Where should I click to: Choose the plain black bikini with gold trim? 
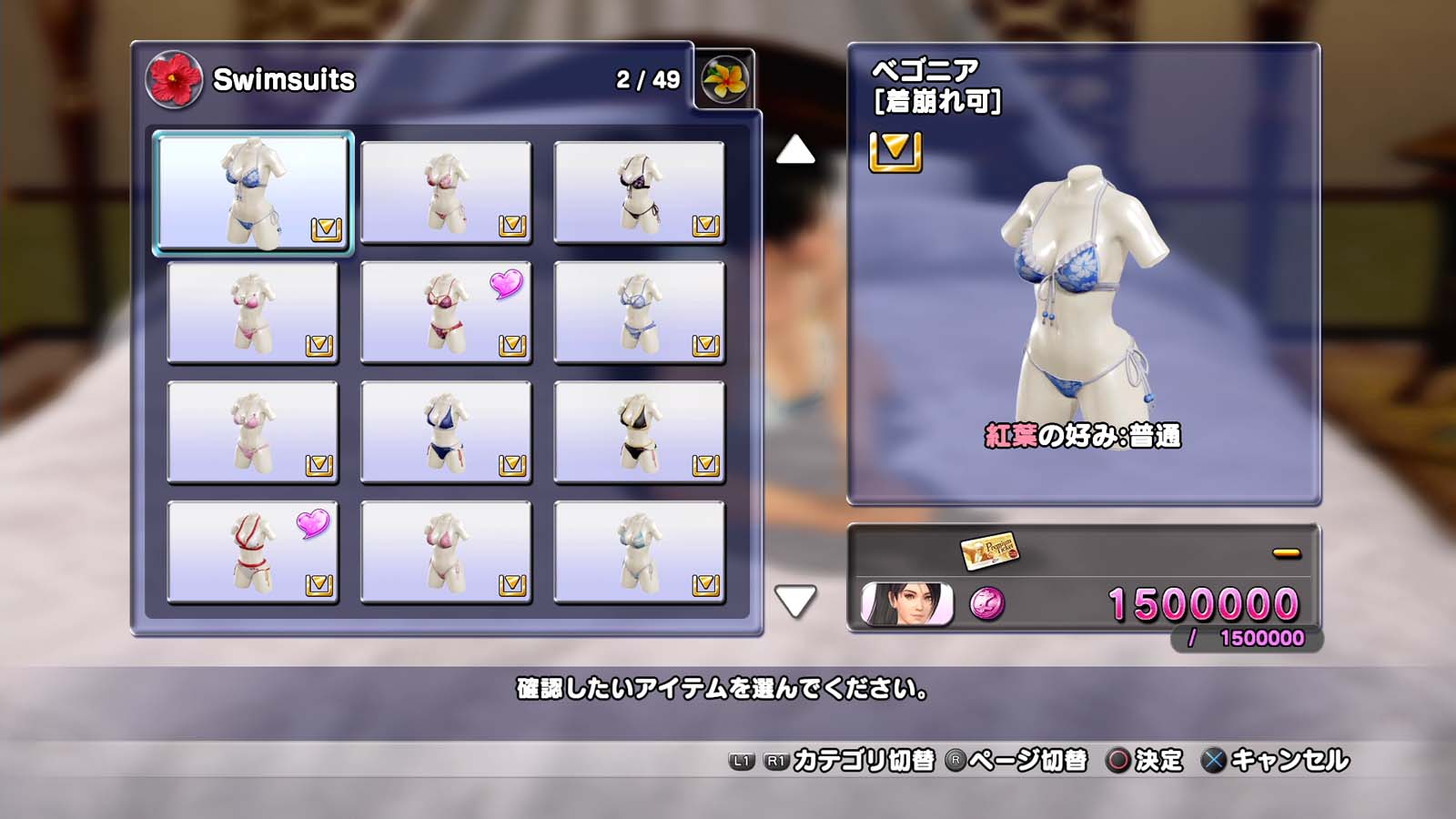[x=639, y=432]
